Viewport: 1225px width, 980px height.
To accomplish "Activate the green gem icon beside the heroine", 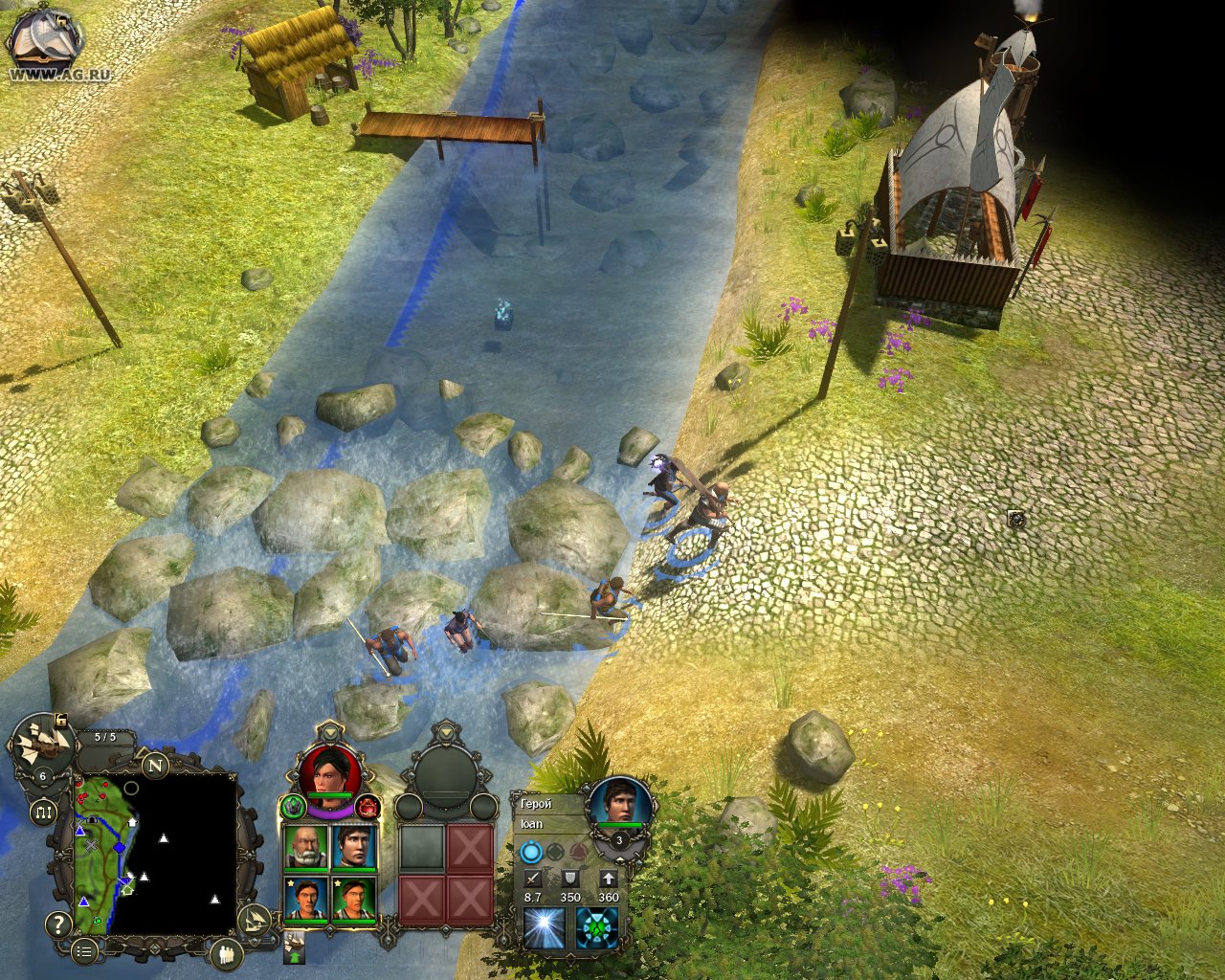I will point(293,808).
